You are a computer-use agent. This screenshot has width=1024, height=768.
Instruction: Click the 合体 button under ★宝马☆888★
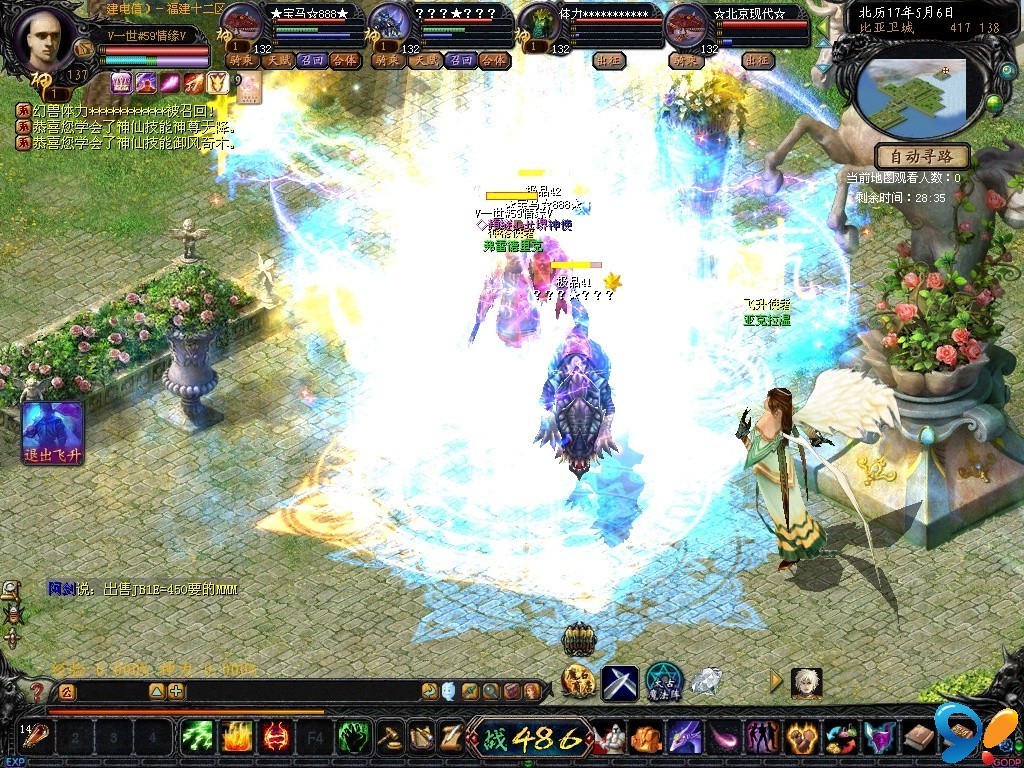click(x=343, y=60)
